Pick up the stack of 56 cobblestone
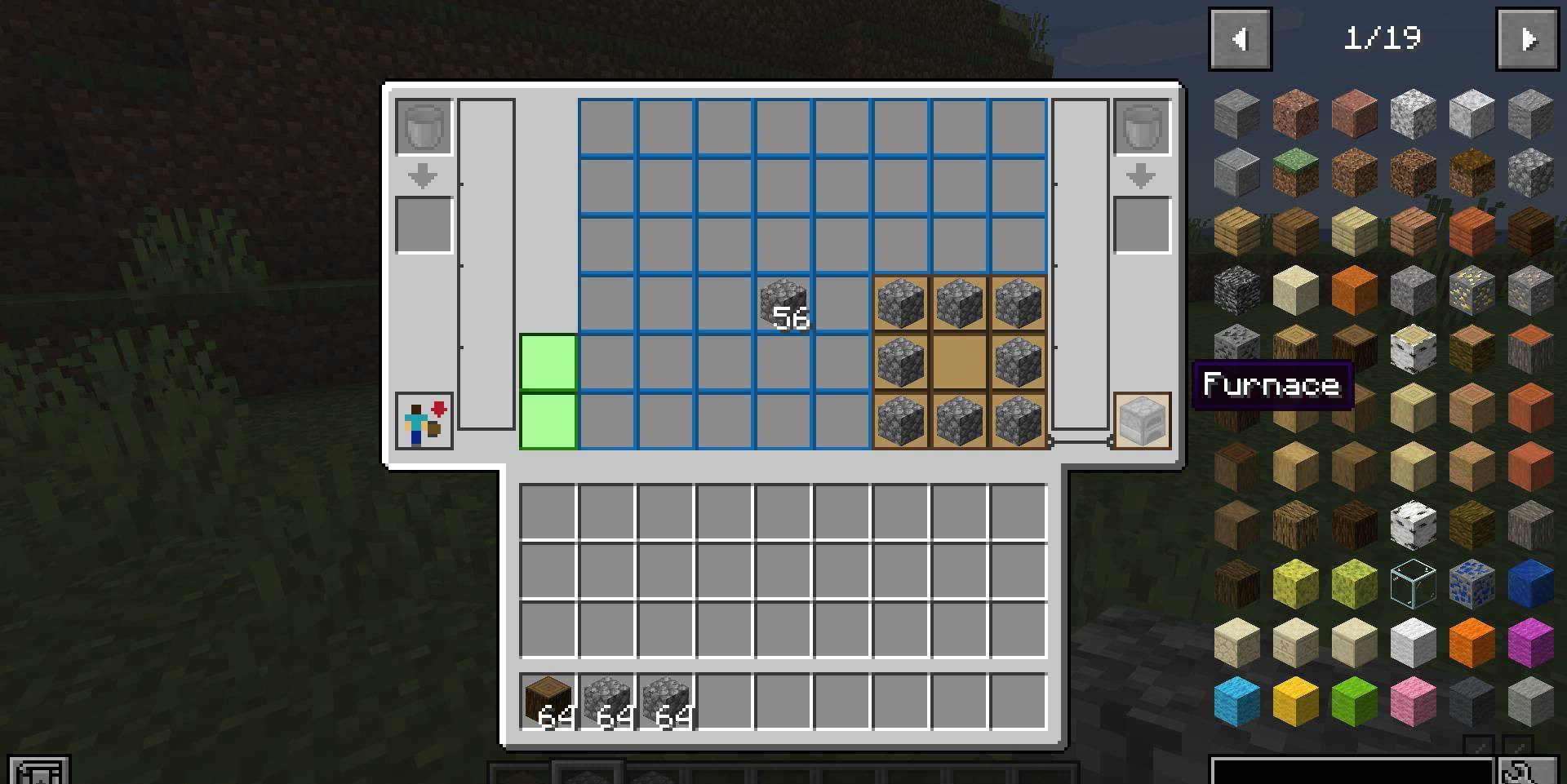The image size is (1567, 784). point(783,303)
